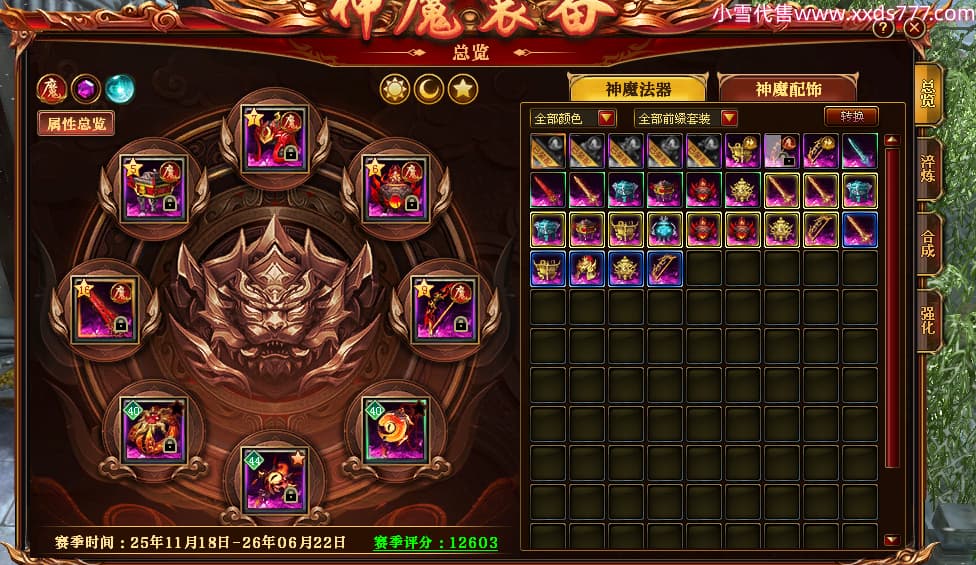Click the 转换 button

coord(851,117)
